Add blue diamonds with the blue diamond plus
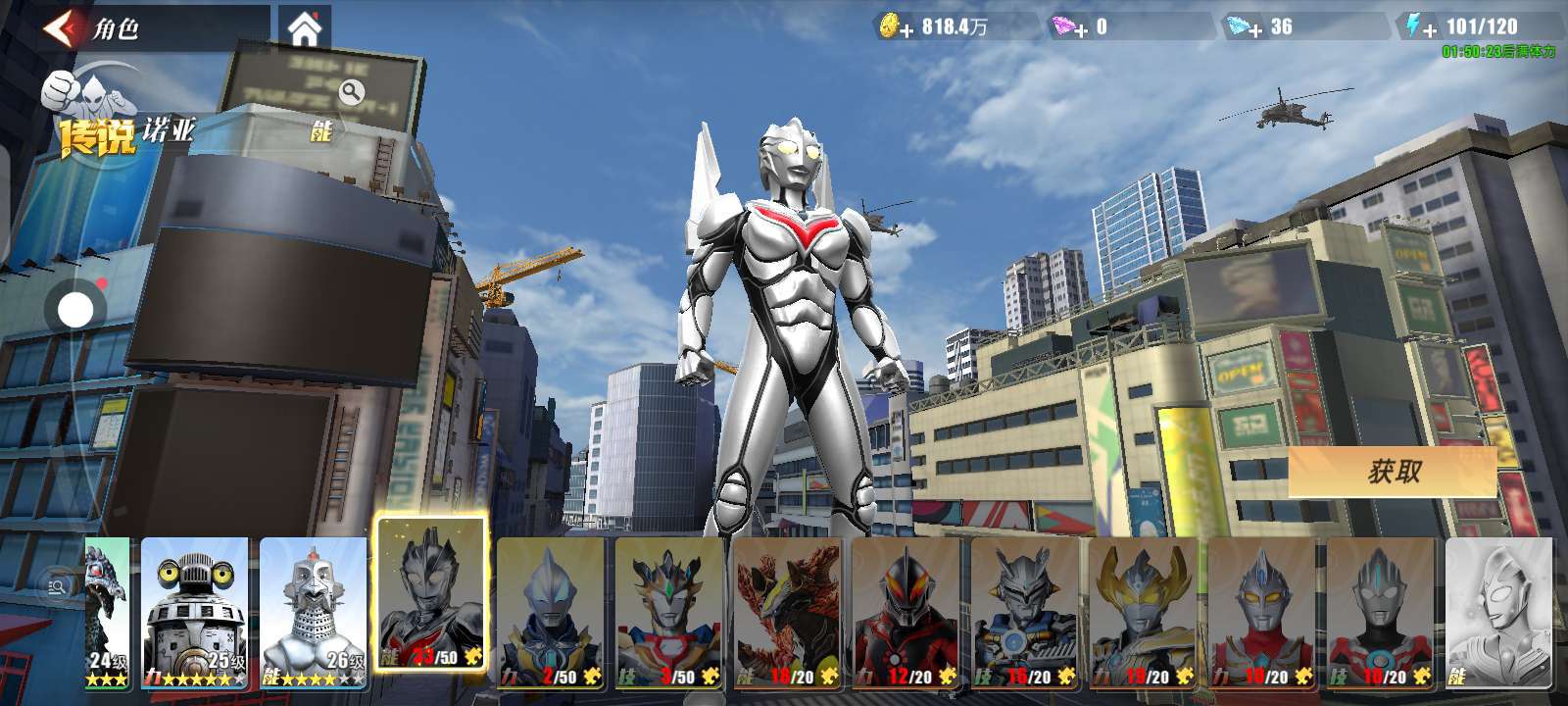Screen dimensions: 1568x706 click(1245, 27)
